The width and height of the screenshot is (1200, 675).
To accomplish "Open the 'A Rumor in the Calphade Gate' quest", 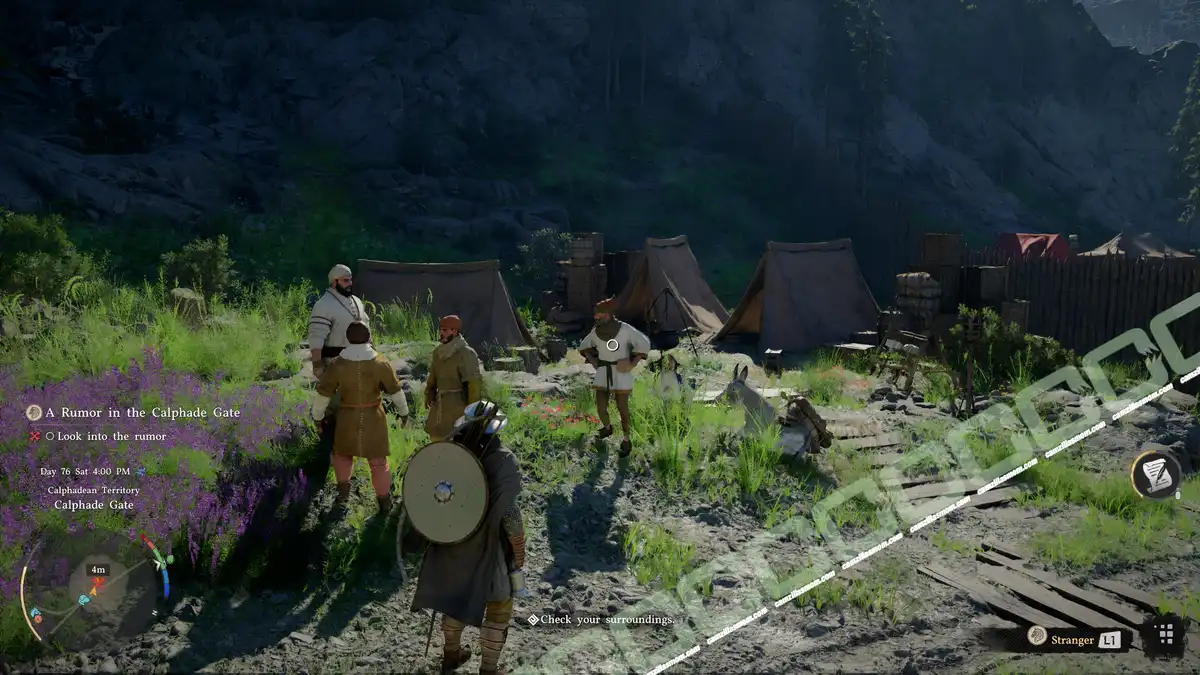I will pos(142,413).
